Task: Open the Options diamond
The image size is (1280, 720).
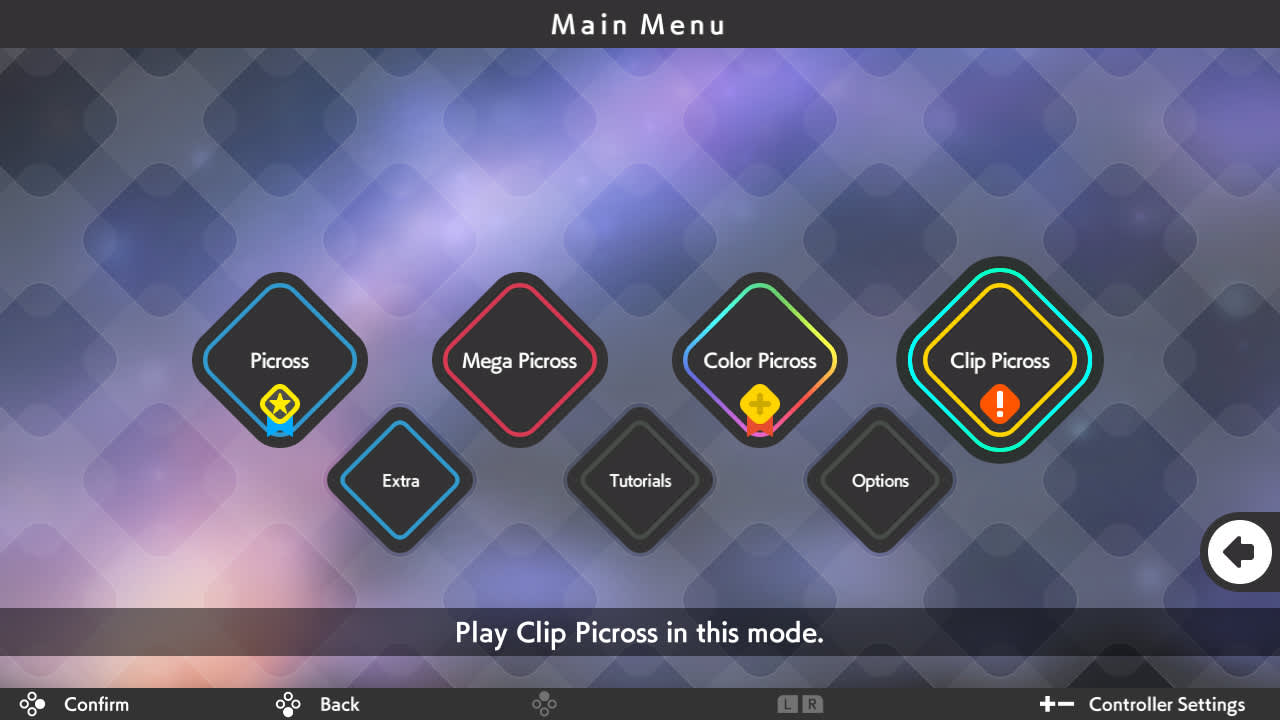Action: tap(879, 481)
